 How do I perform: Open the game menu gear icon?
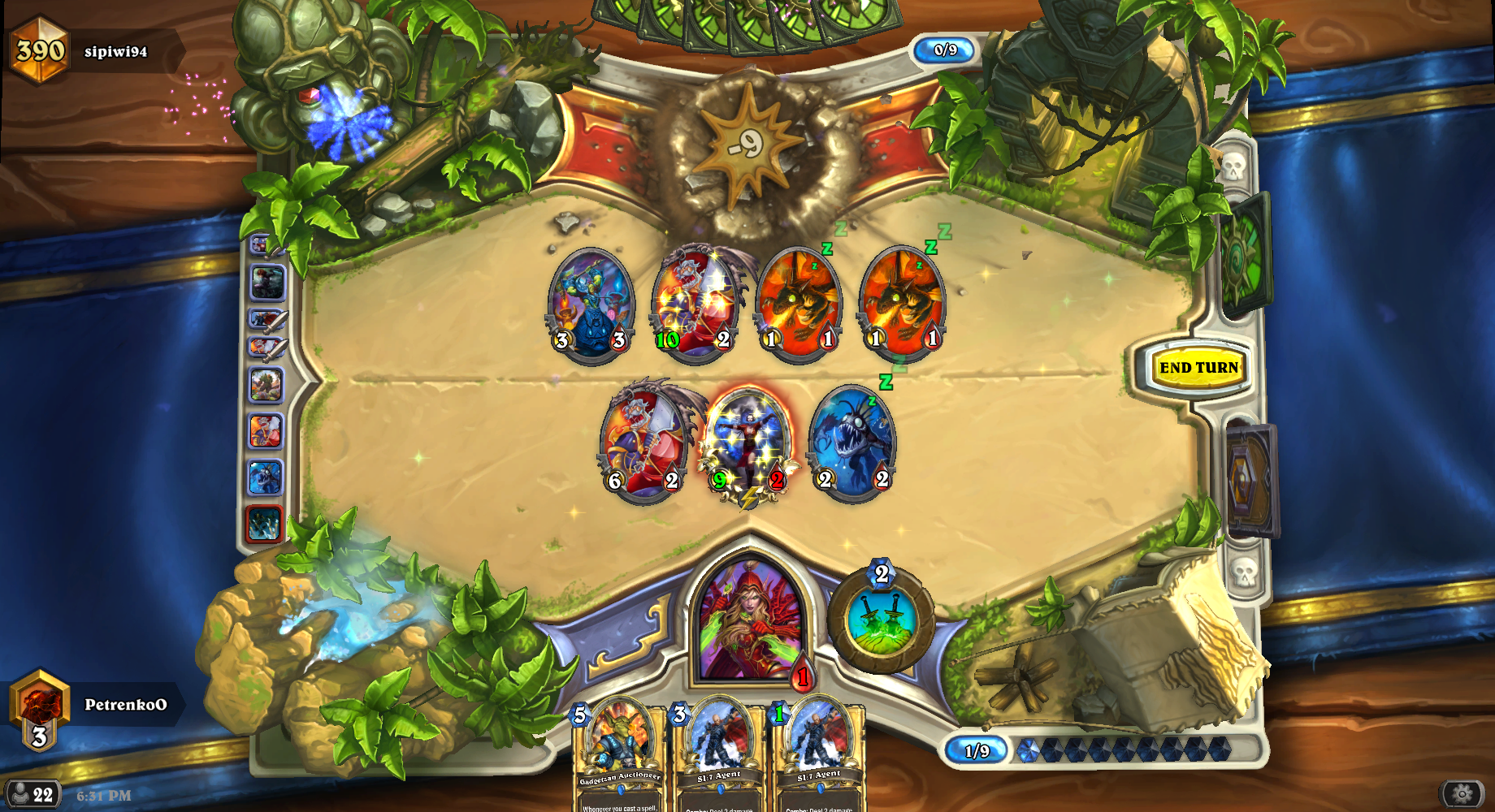click(1462, 793)
